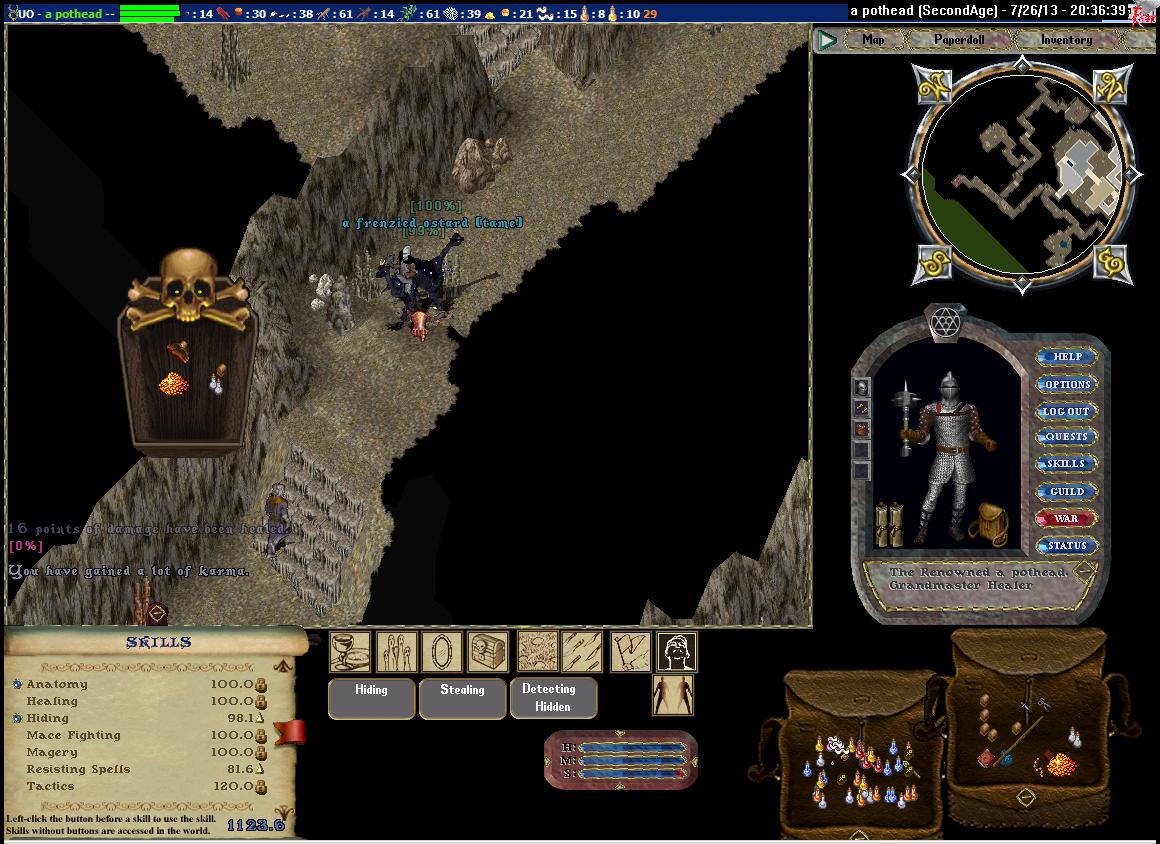This screenshot has width=1160, height=844.
Task: Switch to the Map tab
Action: 873,40
